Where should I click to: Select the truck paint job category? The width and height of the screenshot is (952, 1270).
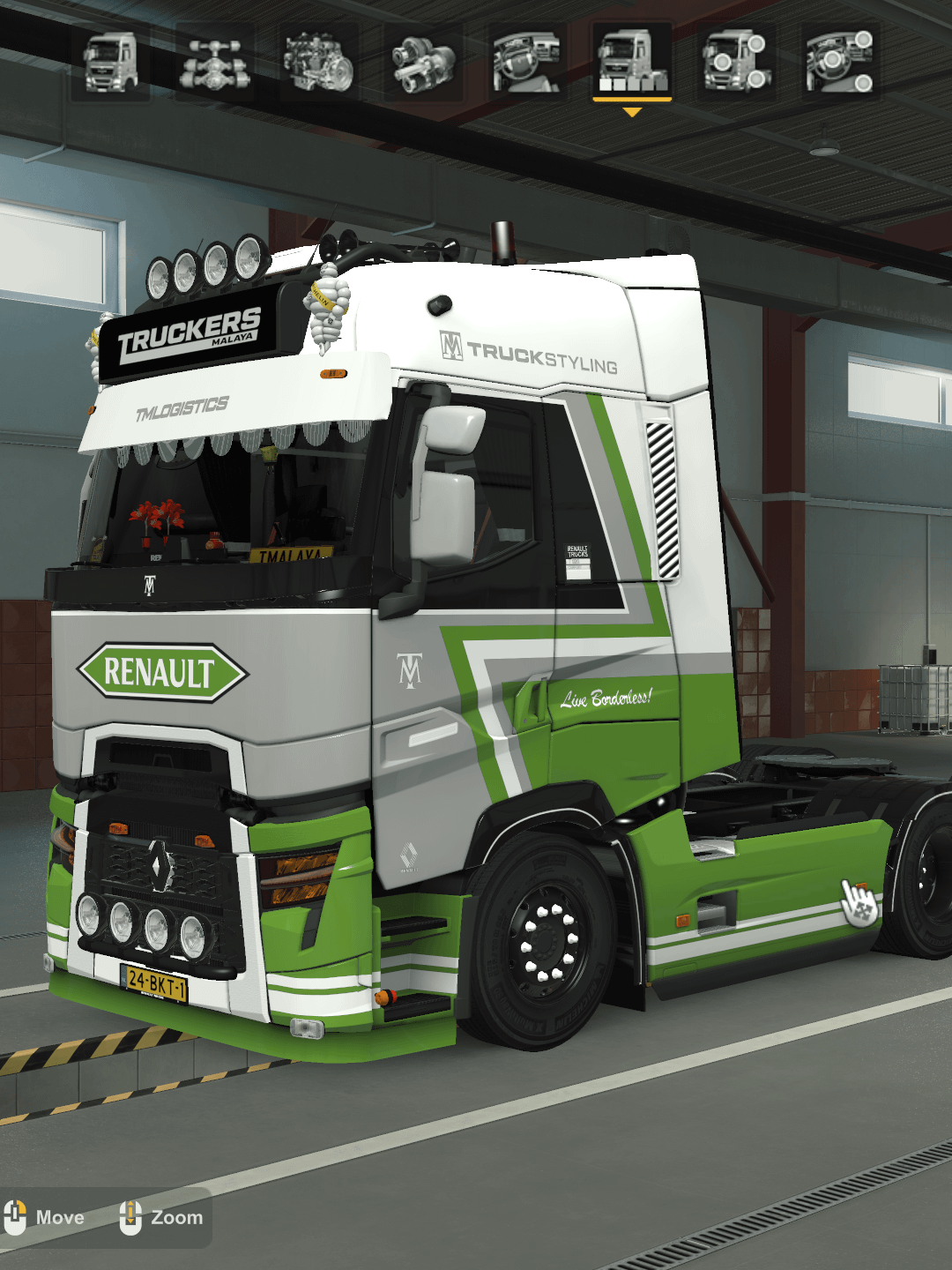(632, 63)
